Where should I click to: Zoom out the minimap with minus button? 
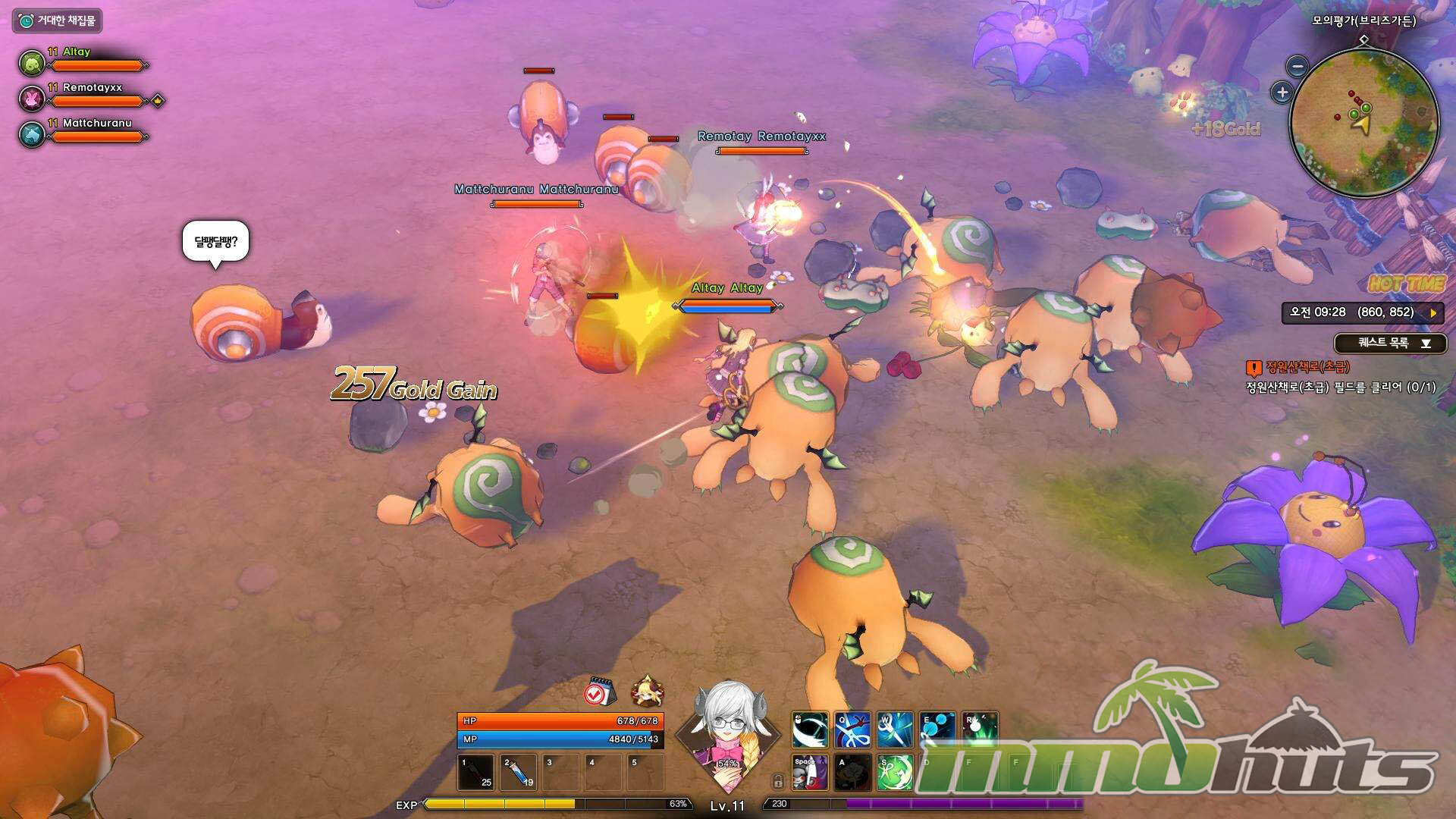(x=1298, y=67)
